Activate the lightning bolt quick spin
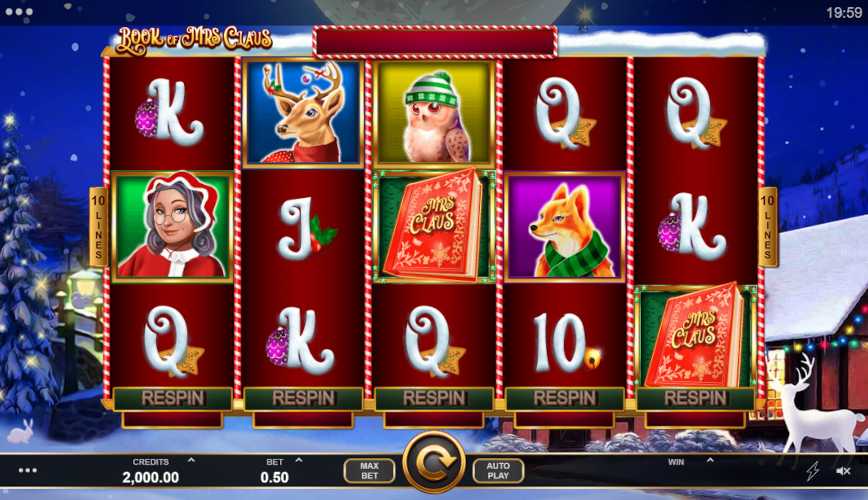This screenshot has width=868, height=500. 813,471
